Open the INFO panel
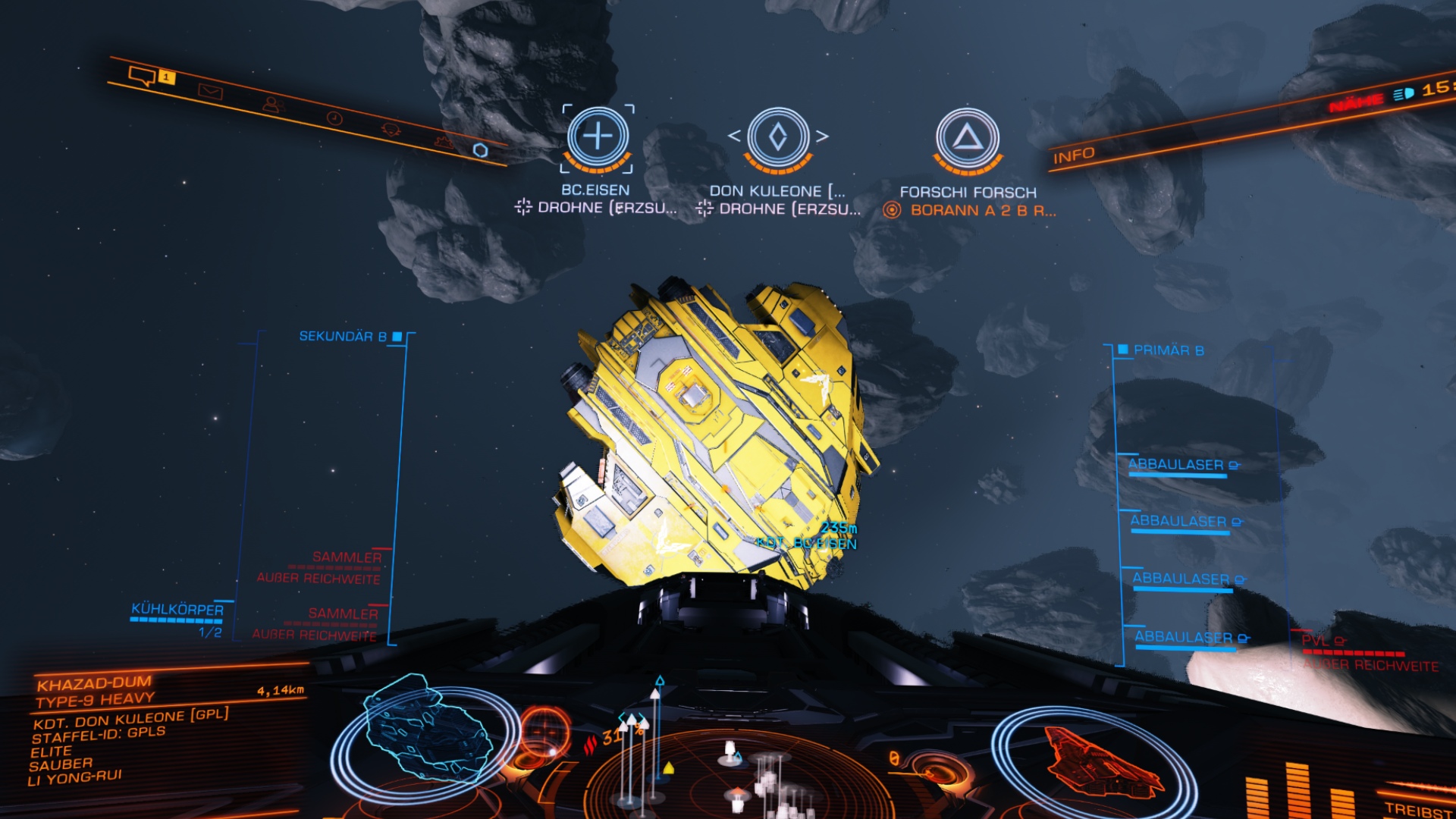Screen dimensions: 1456x819 click(x=1073, y=155)
